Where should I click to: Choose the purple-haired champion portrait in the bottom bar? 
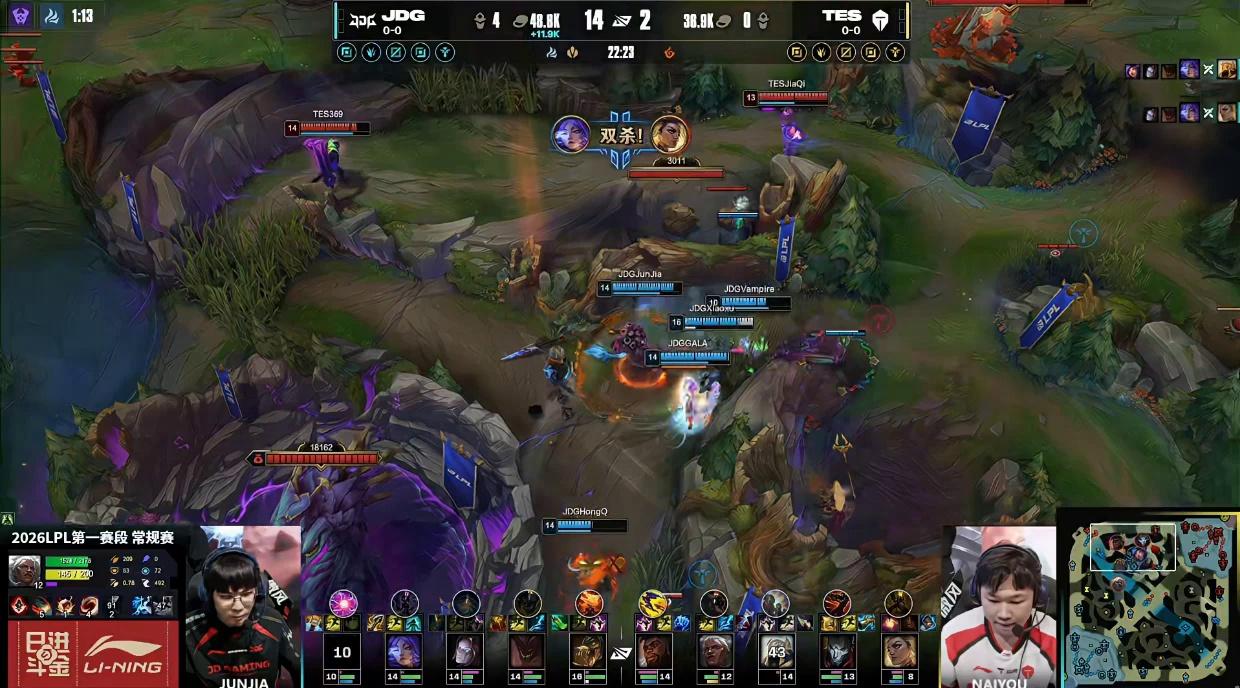click(403, 652)
